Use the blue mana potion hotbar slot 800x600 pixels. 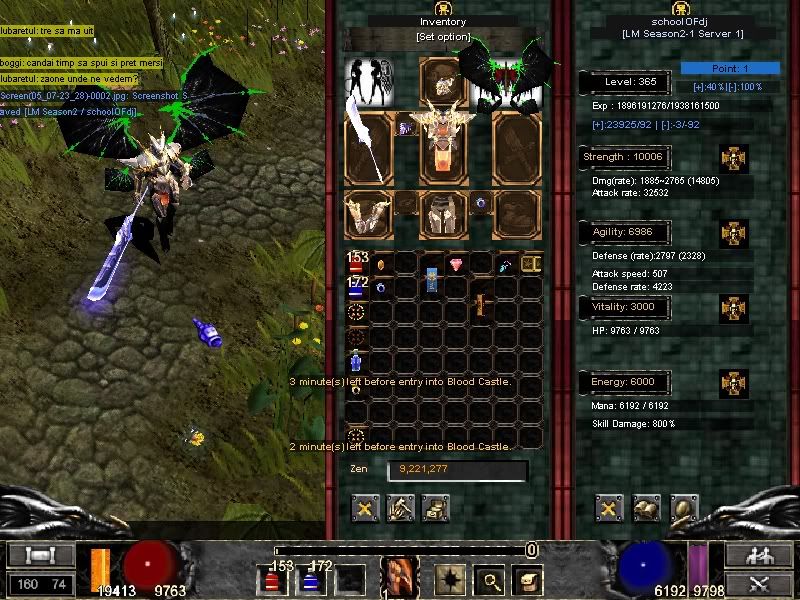[x=310, y=579]
